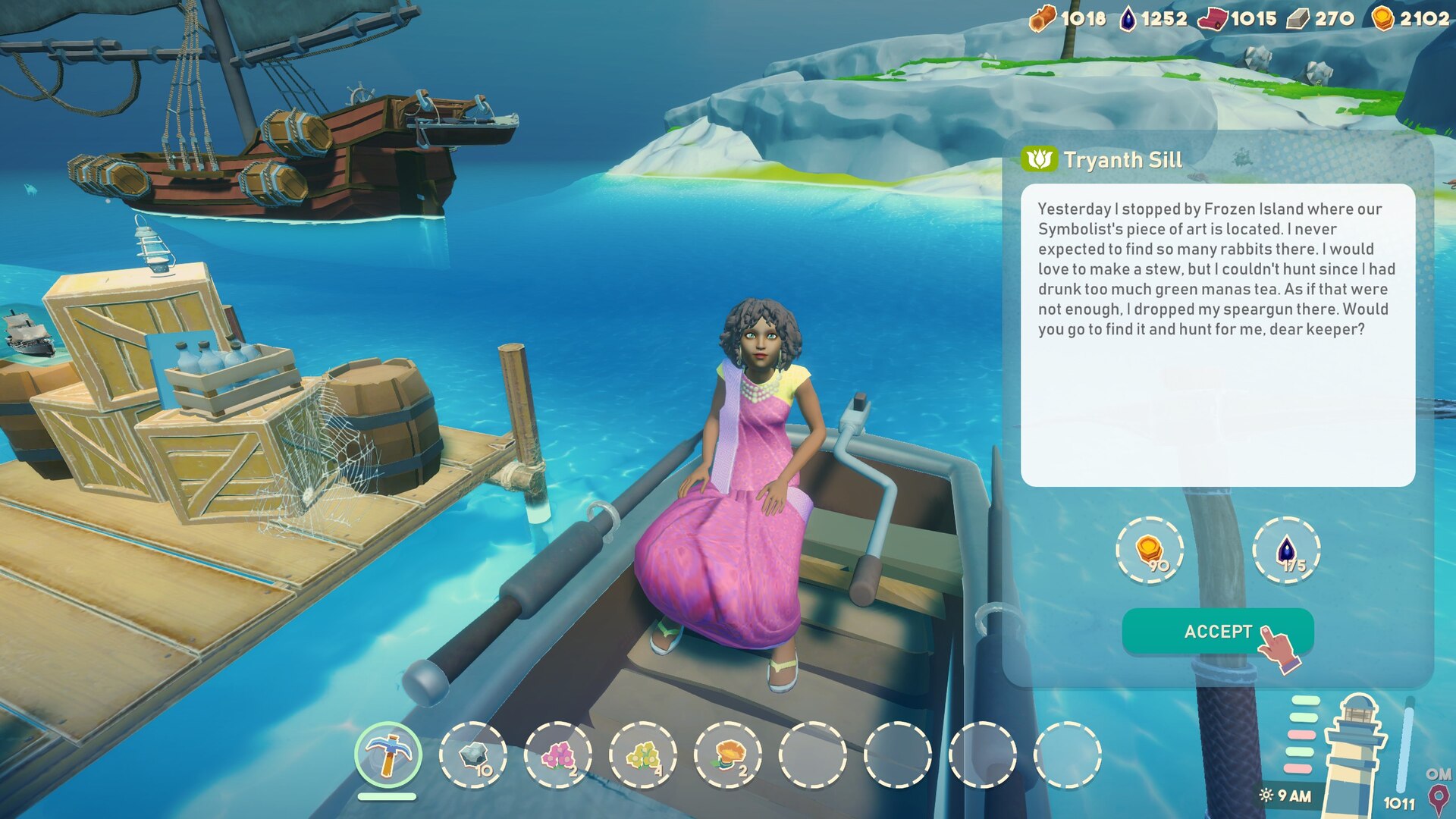The image size is (1456, 819).
Task: Click the blue droplet reward icon
Action: pos(1286,550)
